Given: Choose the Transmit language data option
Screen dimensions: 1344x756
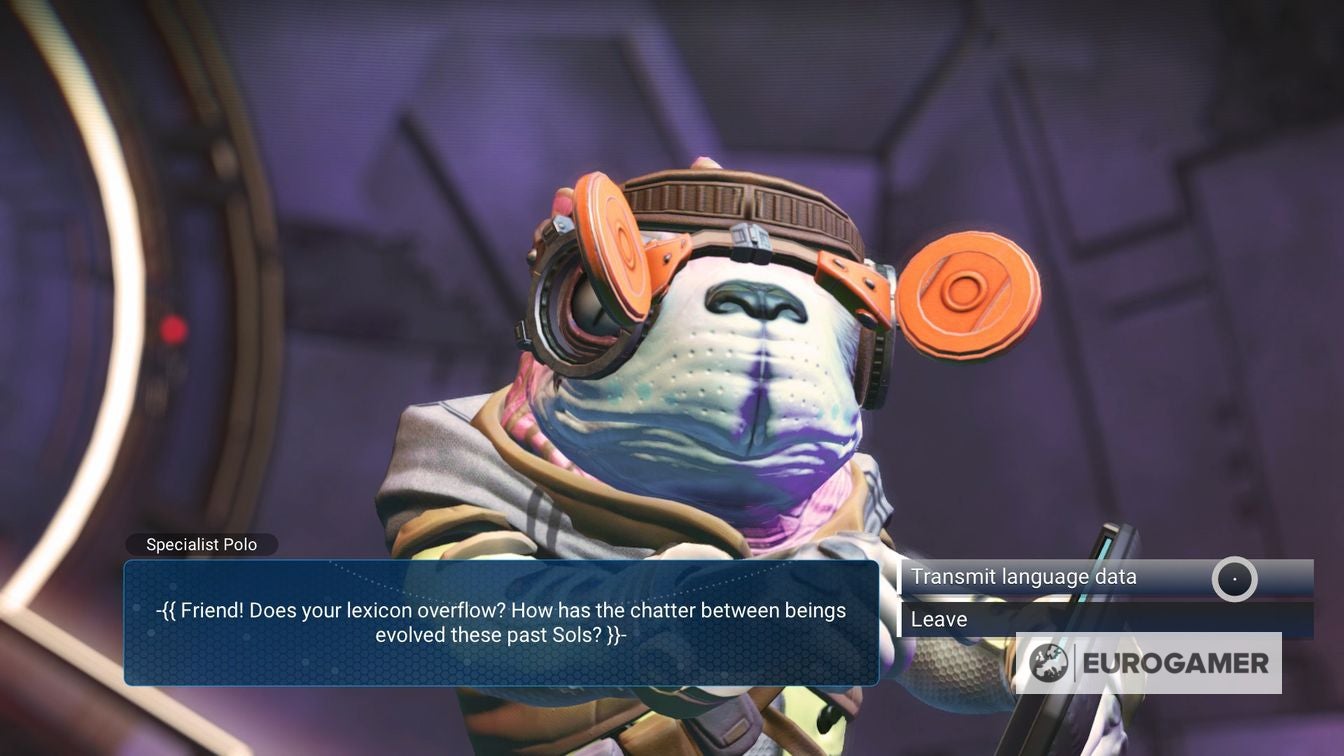Looking at the screenshot, I should 1023,577.
